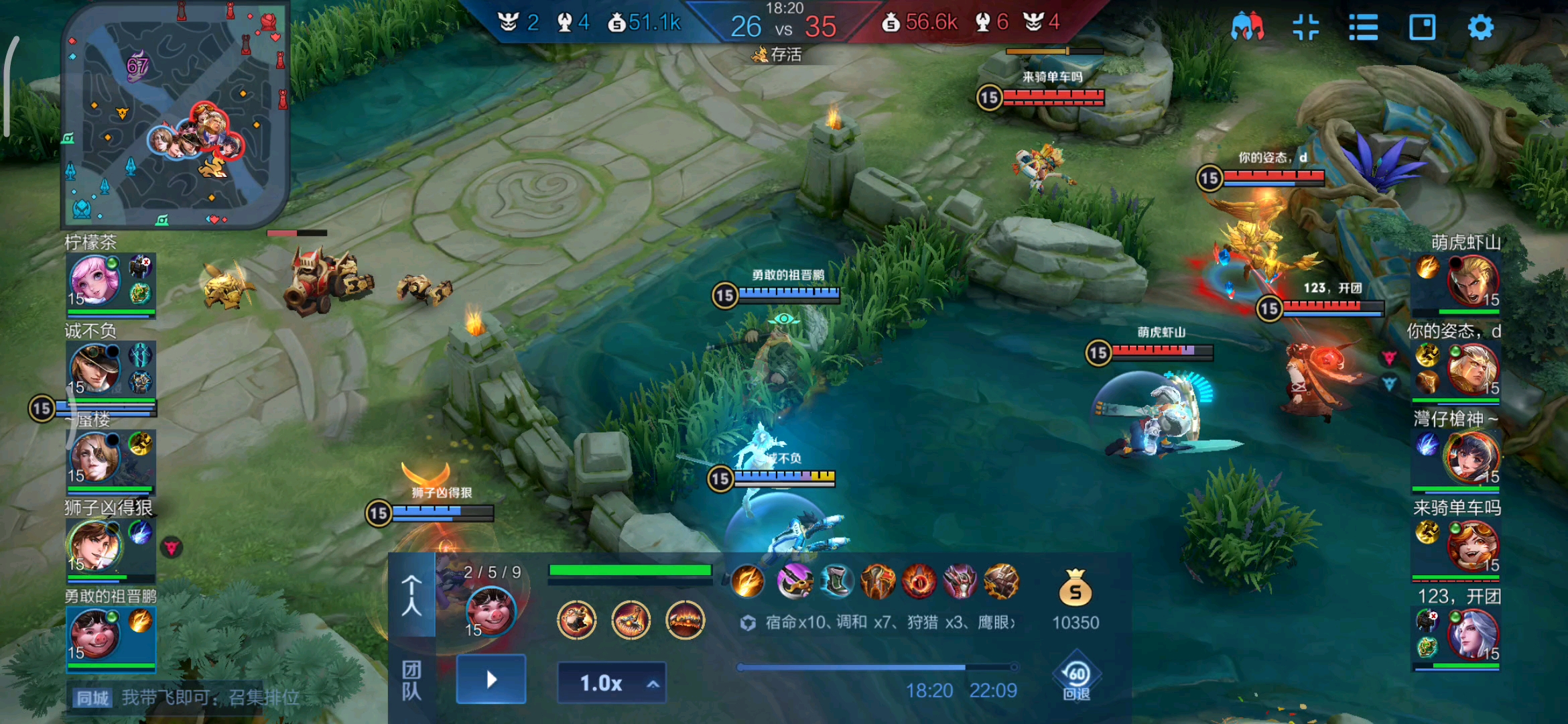Select player 诚不负 portrait
Image resolution: width=1568 pixels, height=724 pixels.
point(95,367)
